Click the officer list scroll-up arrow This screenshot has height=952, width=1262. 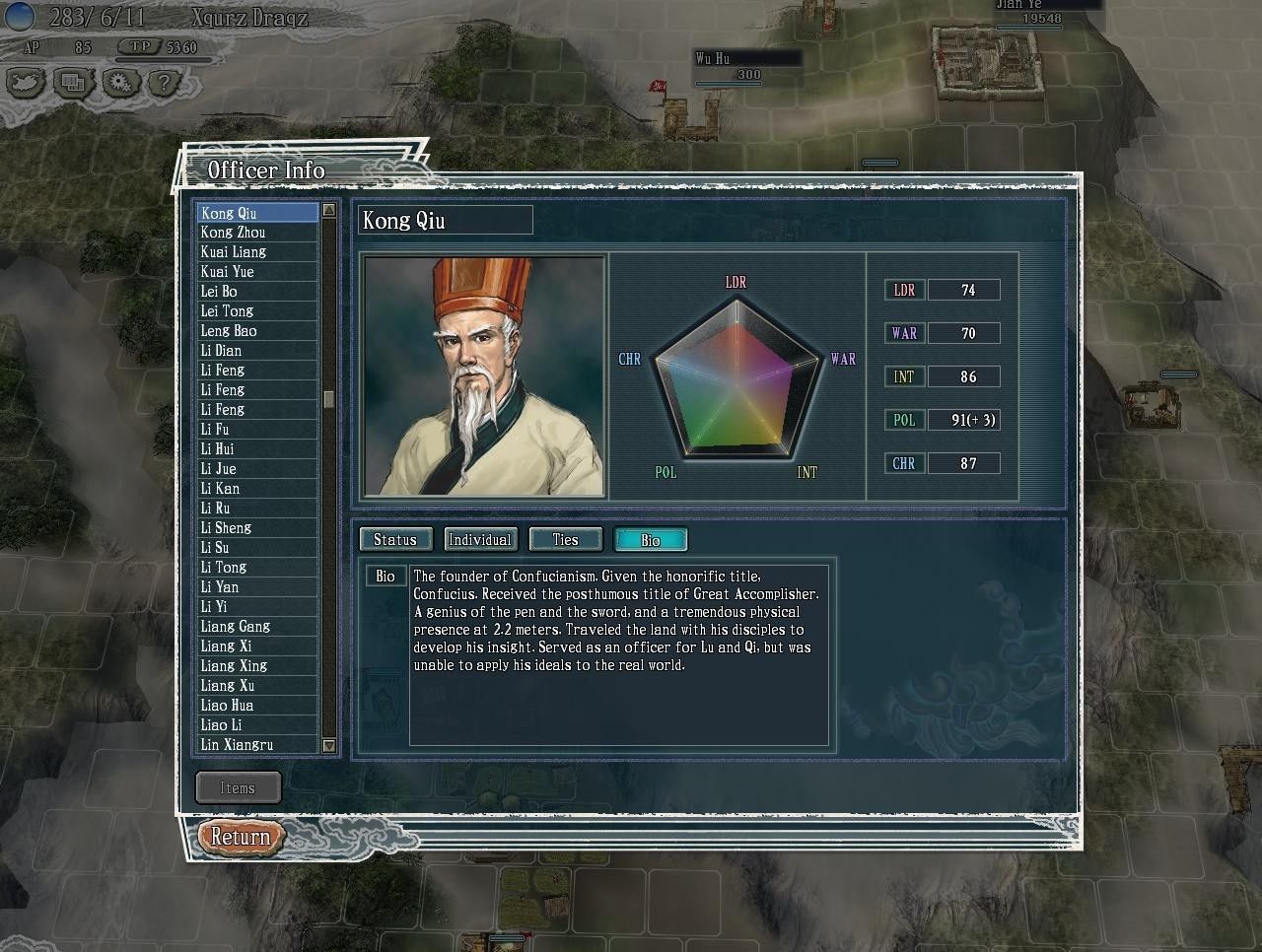[x=329, y=211]
